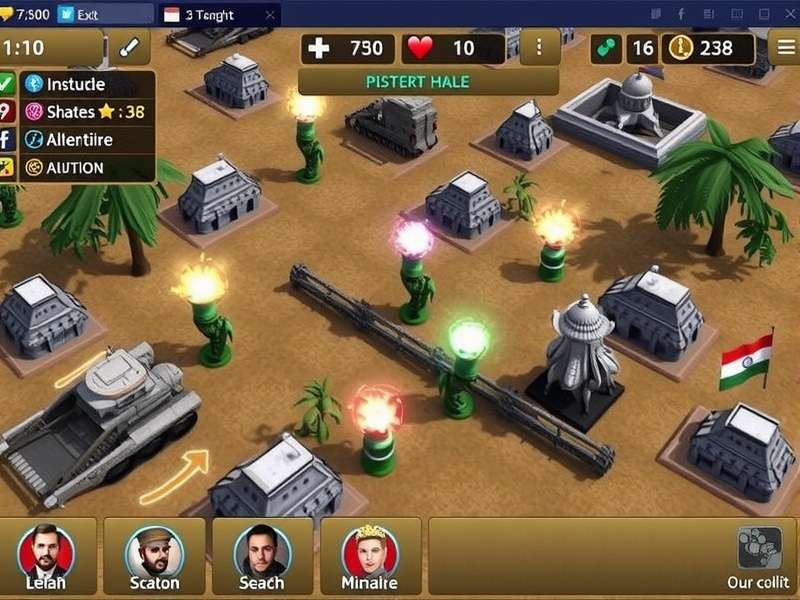Click the Facebook sidebar icon

pos(5,140)
